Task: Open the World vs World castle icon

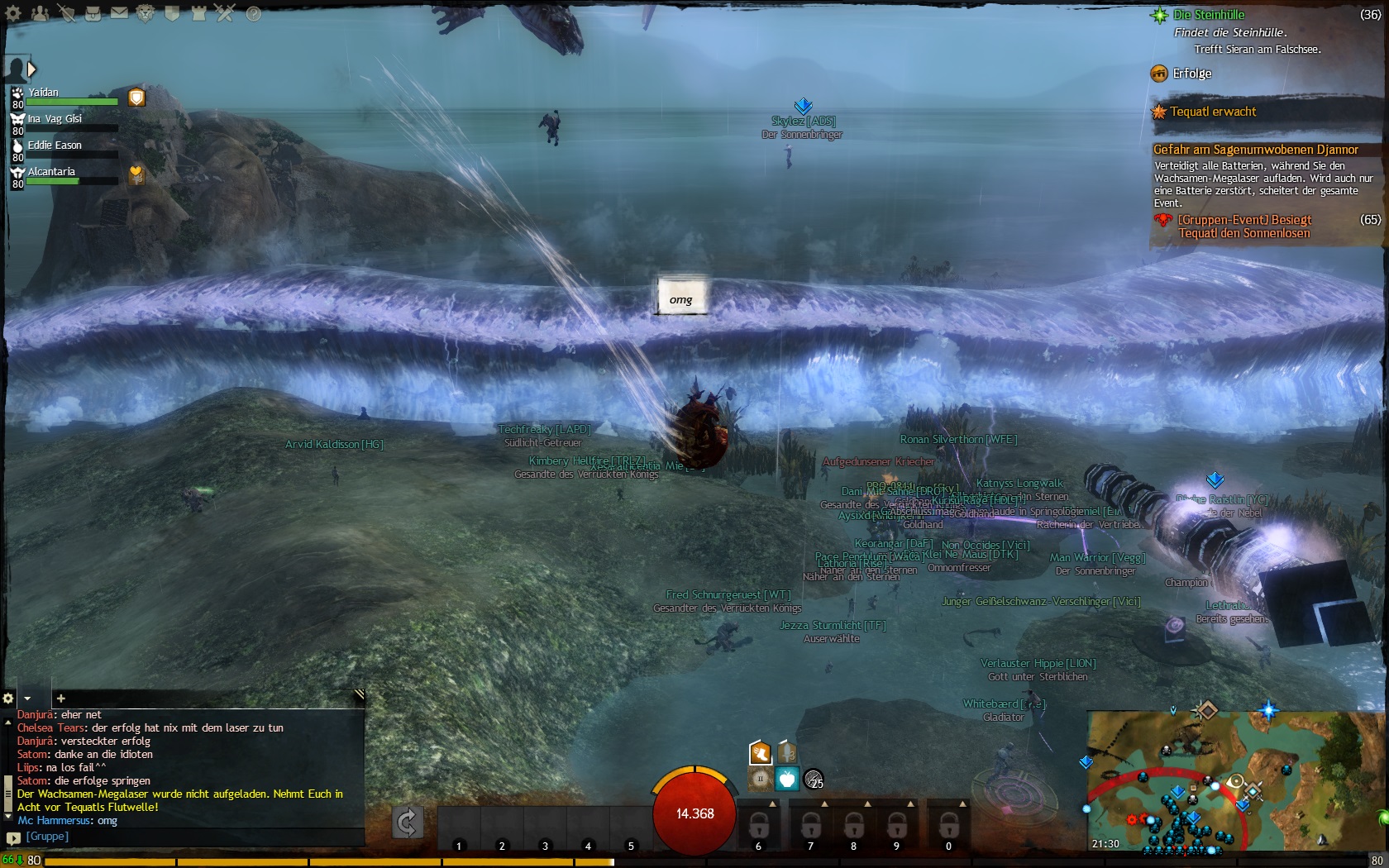Action: pos(198,13)
